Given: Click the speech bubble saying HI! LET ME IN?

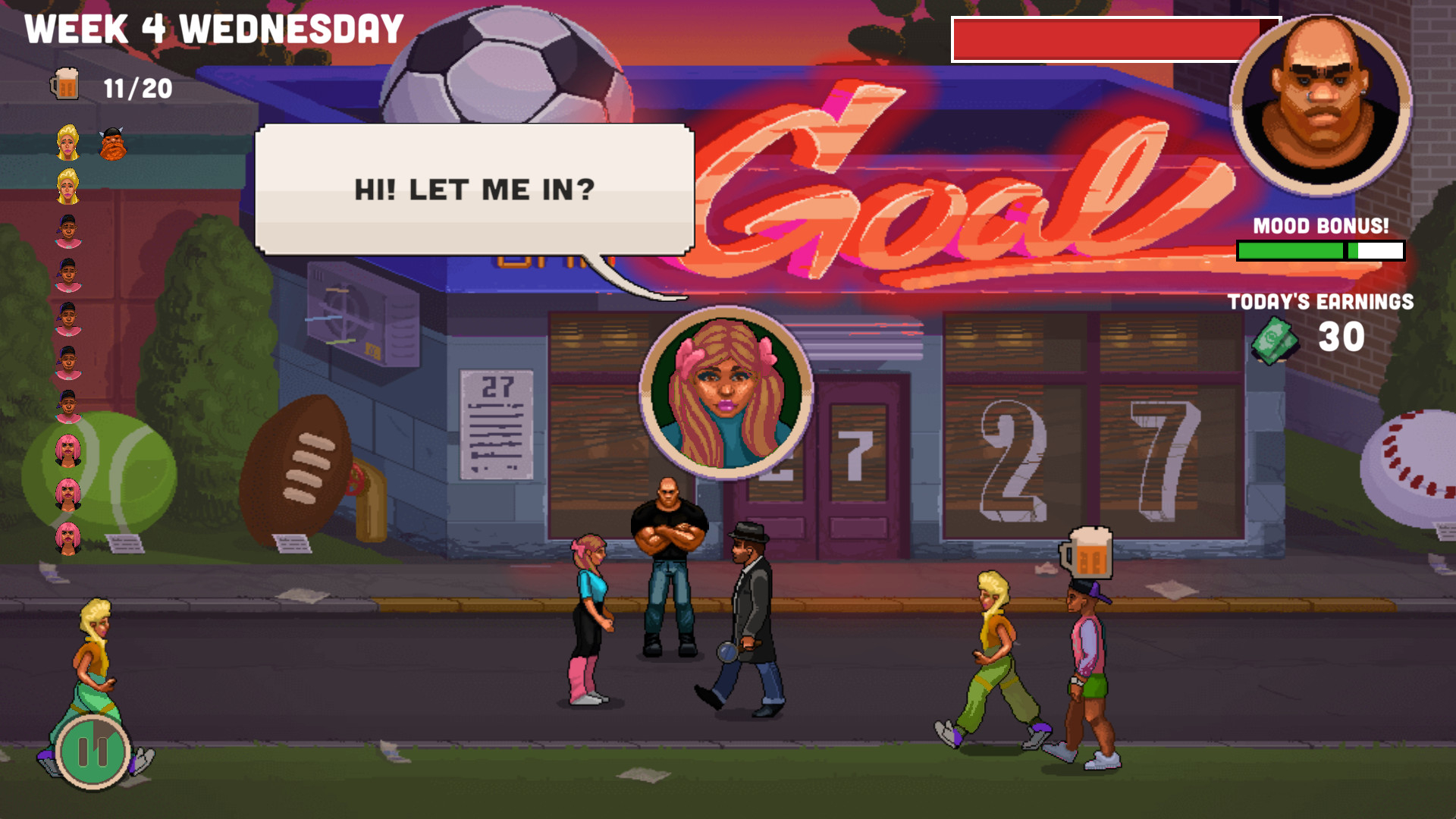Looking at the screenshot, I should pyautogui.click(x=475, y=191).
